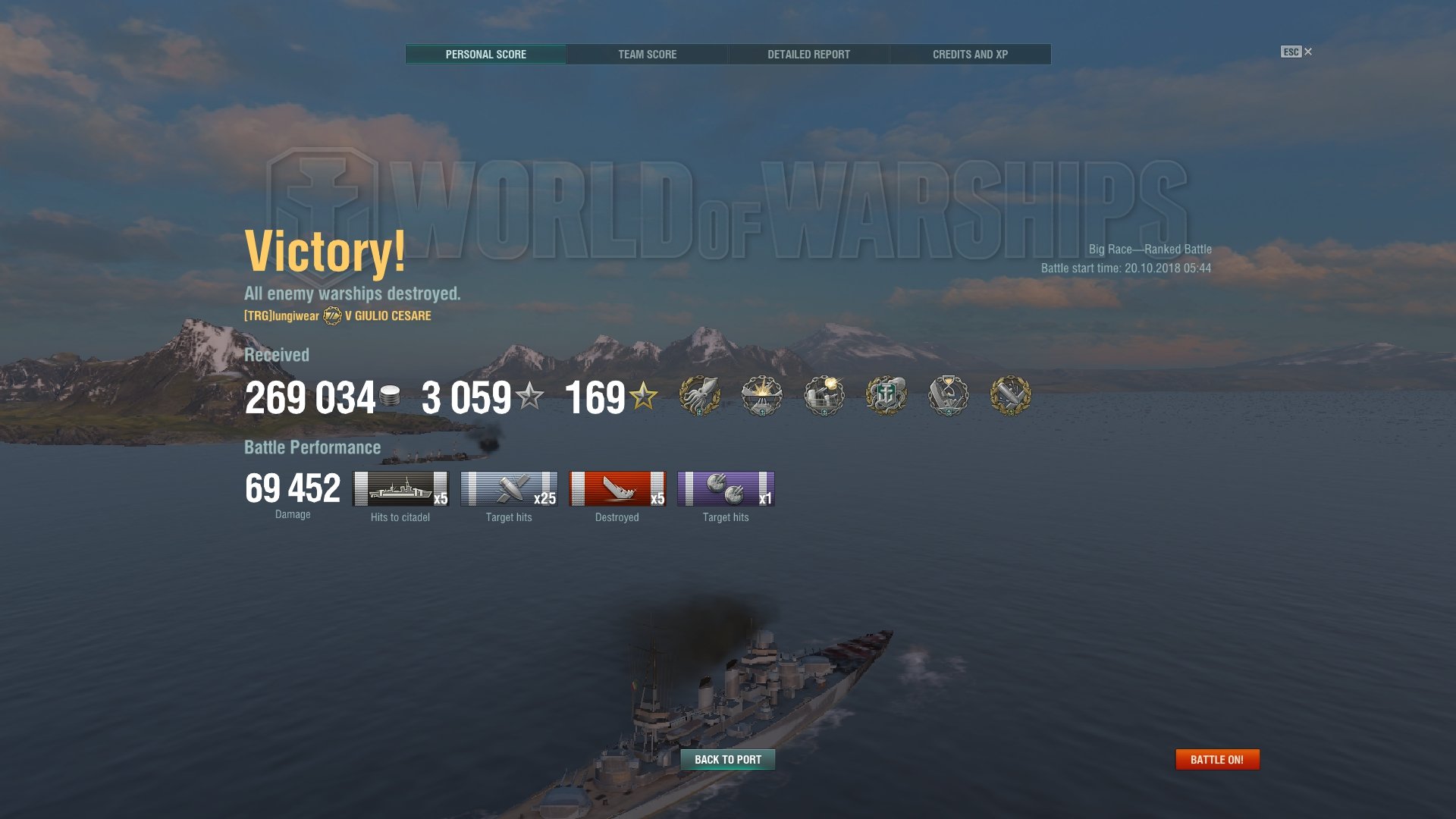Click the Hits to citadel ribbon
Viewport: 1456px width, 819px height.
click(x=400, y=488)
